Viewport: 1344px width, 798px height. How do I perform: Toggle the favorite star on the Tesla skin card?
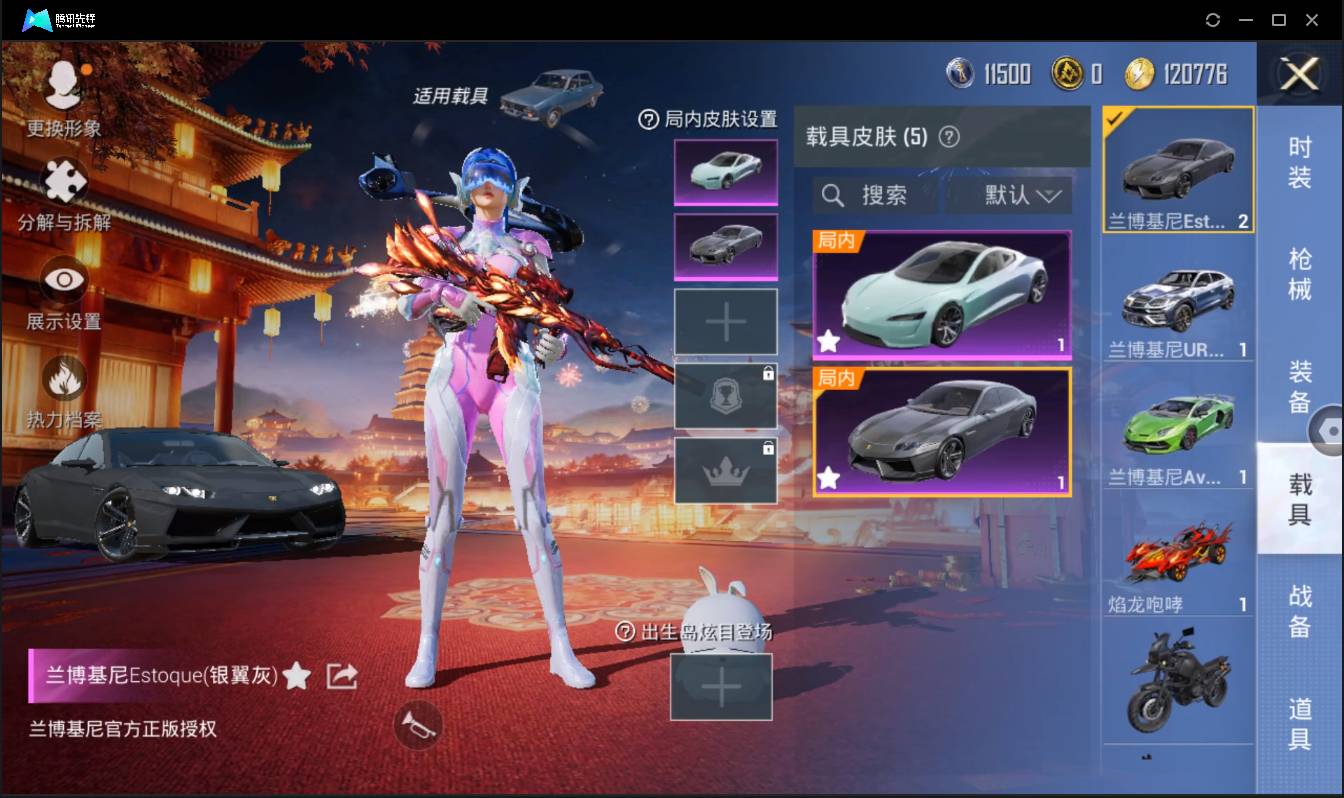pos(828,342)
